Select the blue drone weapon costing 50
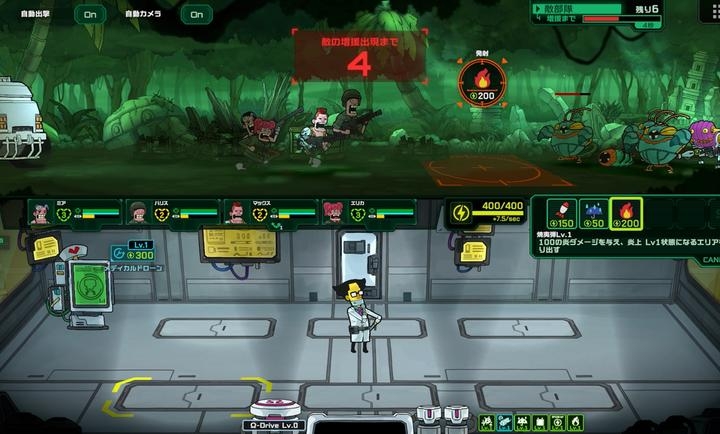The height and width of the screenshot is (434, 720). [x=595, y=213]
